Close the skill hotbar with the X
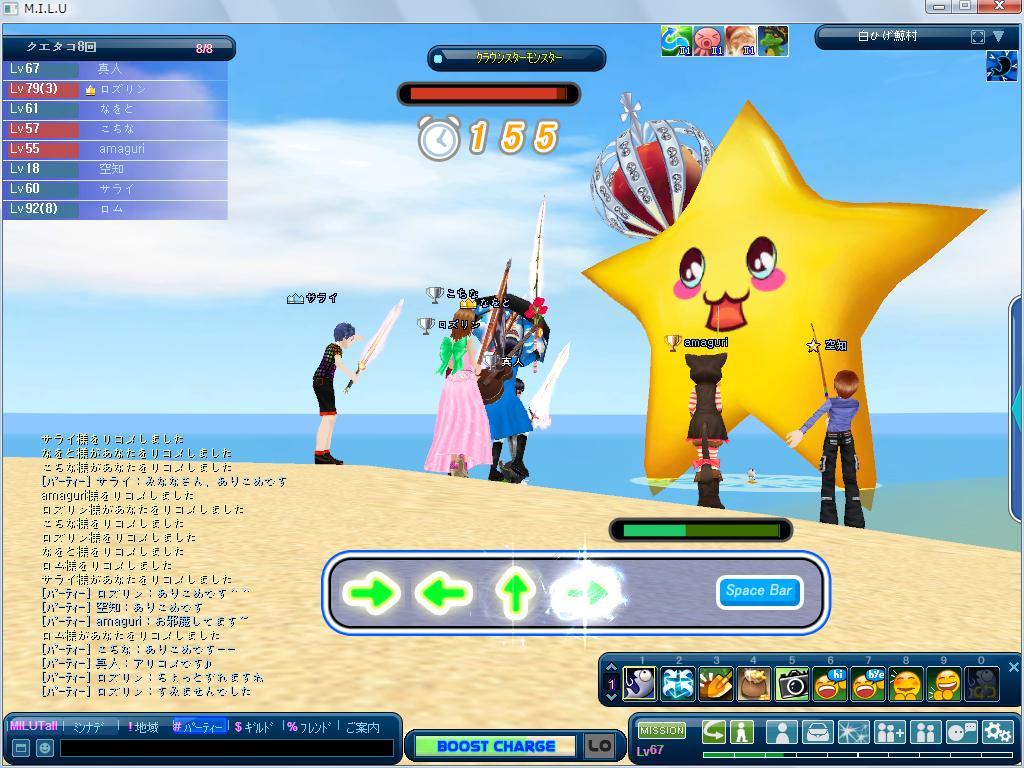 tap(1013, 667)
